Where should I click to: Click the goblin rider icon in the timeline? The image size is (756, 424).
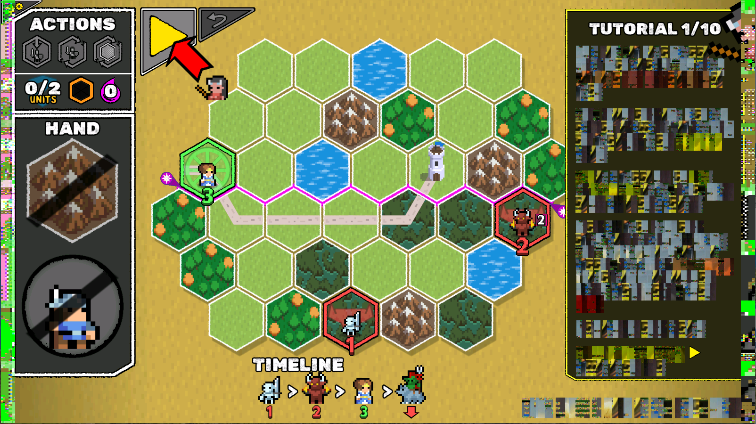[x=412, y=388]
